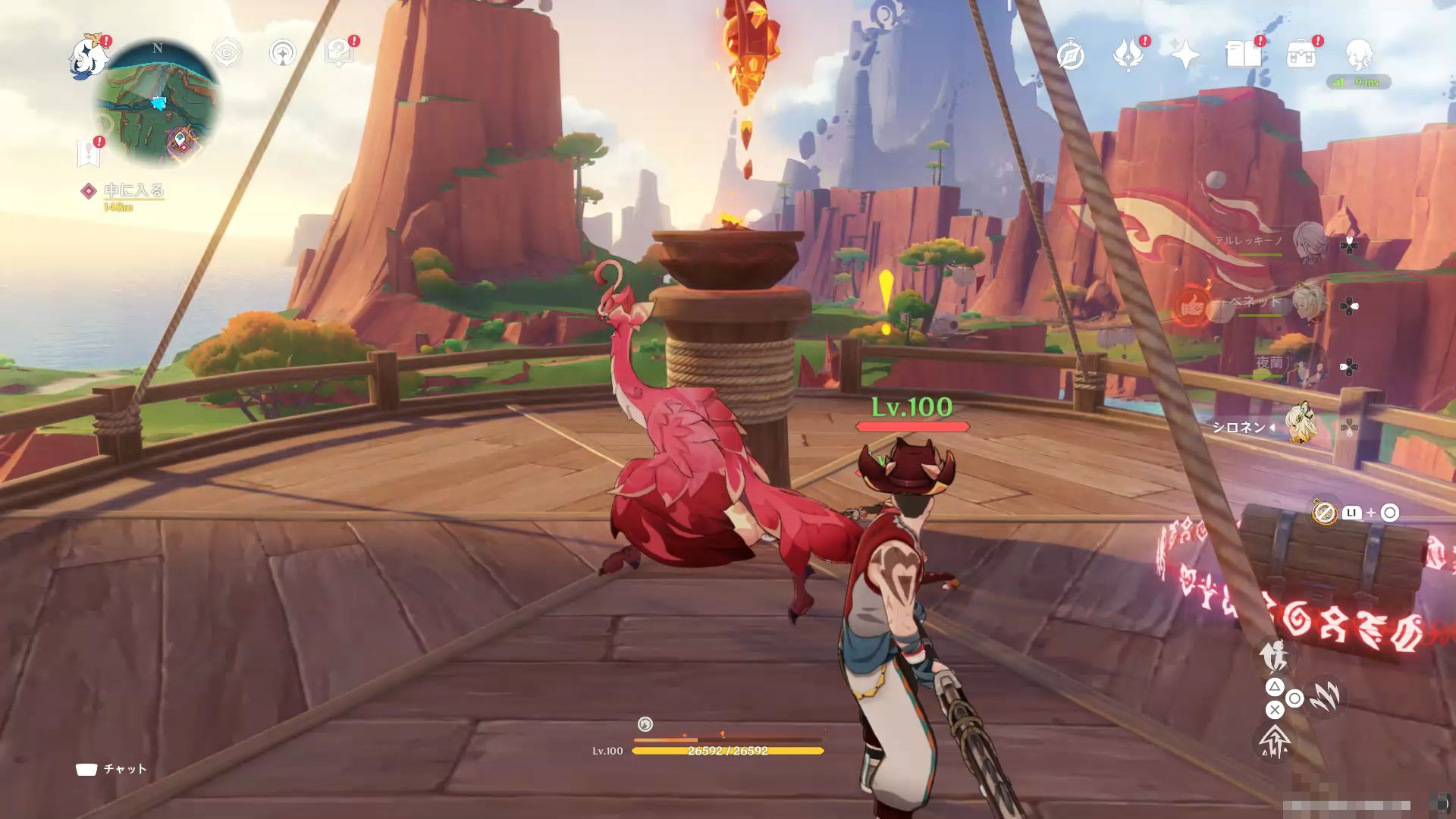Select the 中に入る quest tracker
Image resolution: width=1456 pixels, height=819 pixels.
(133, 191)
